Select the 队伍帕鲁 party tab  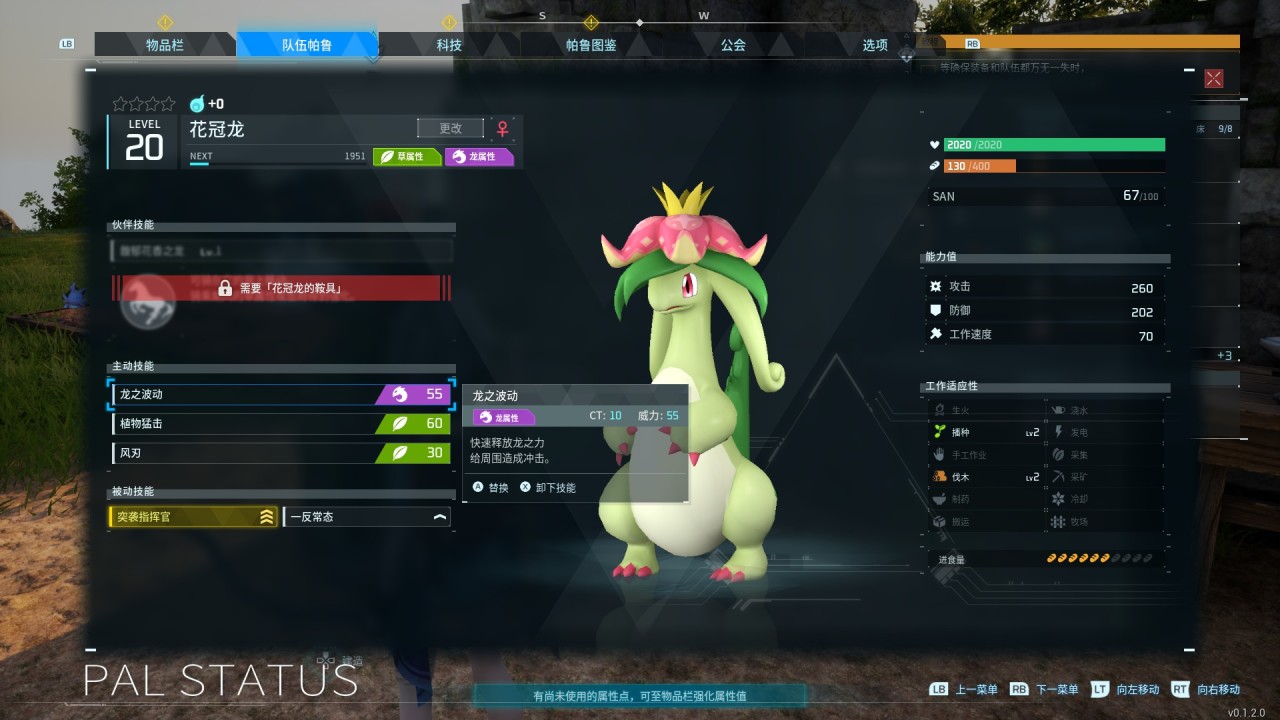pyautogui.click(x=307, y=45)
